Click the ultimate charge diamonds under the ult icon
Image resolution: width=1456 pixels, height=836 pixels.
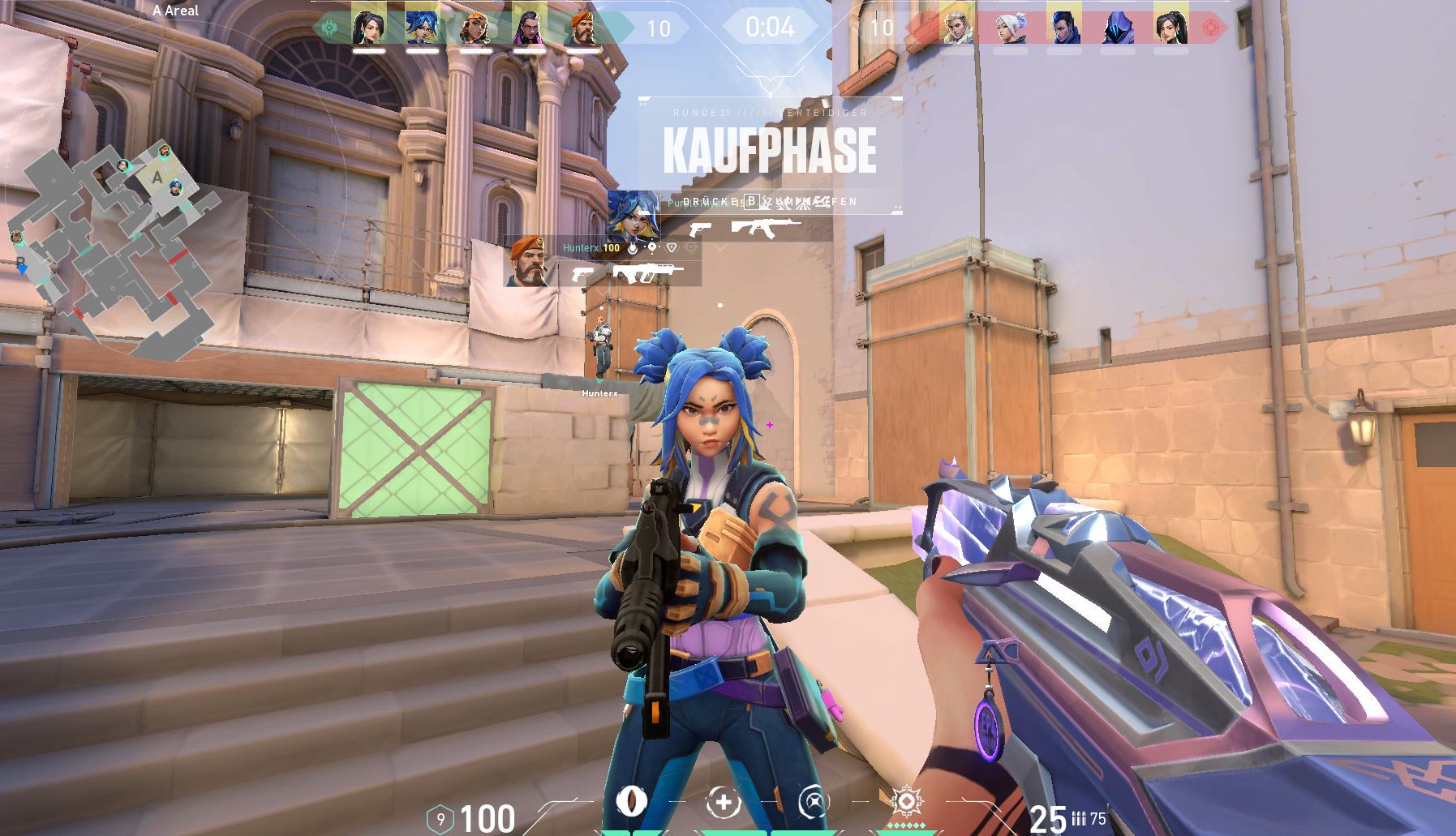pyautogui.click(x=908, y=825)
